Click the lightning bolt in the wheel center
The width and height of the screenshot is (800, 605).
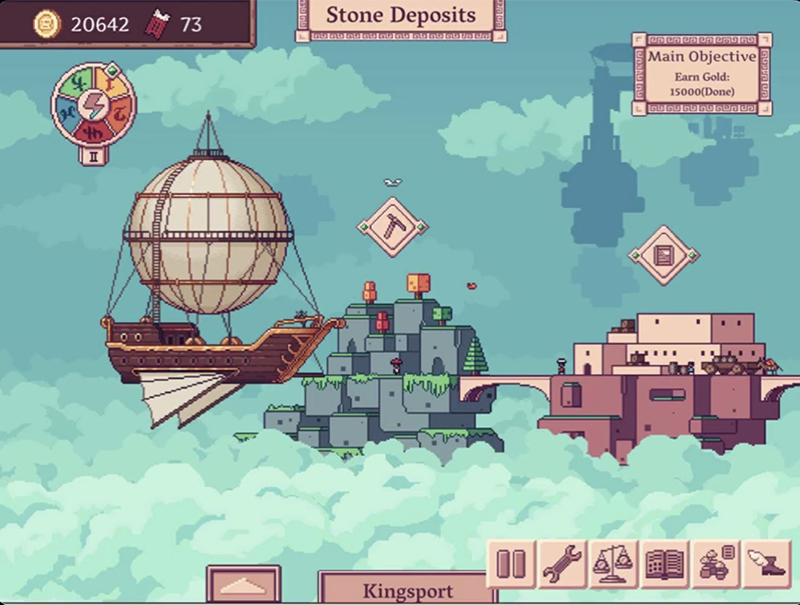(x=94, y=104)
